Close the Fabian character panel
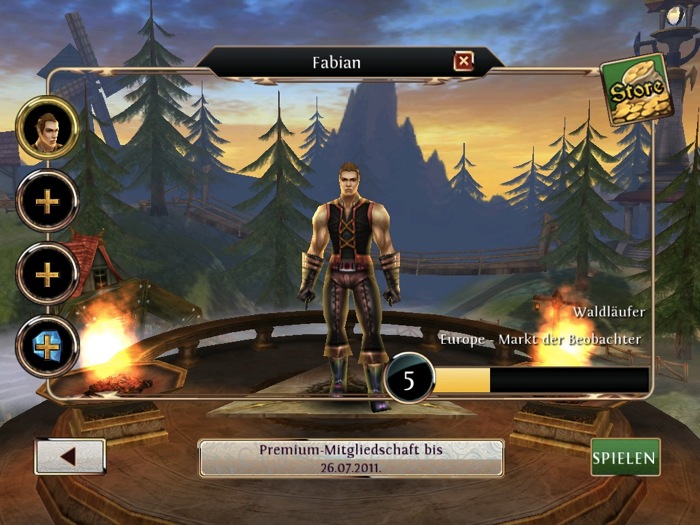The width and height of the screenshot is (700, 525). pyautogui.click(x=464, y=62)
